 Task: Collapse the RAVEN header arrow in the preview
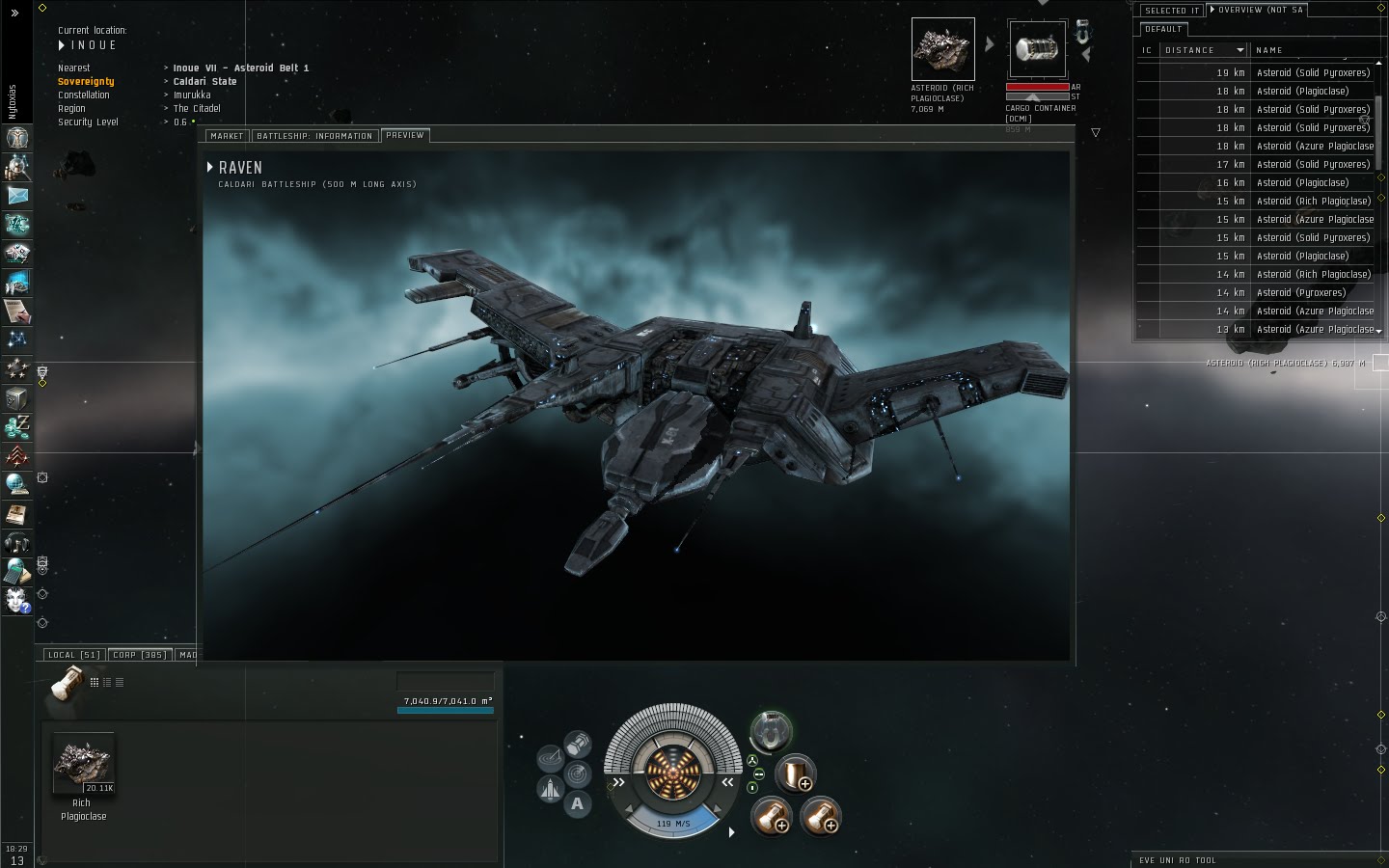[x=211, y=167]
